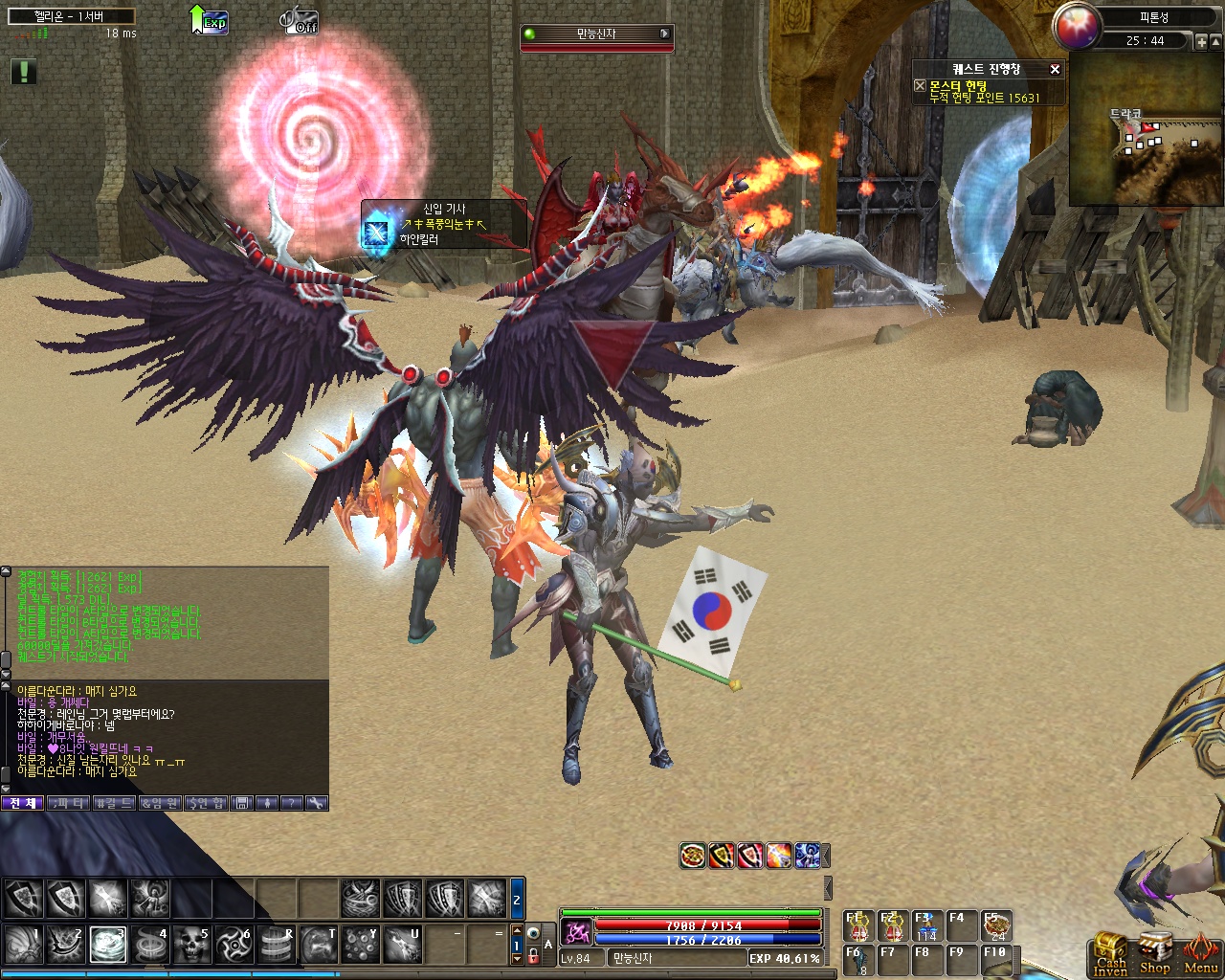Switch to the 파티 chat tab
This screenshot has width=1225, height=980.
[68, 803]
